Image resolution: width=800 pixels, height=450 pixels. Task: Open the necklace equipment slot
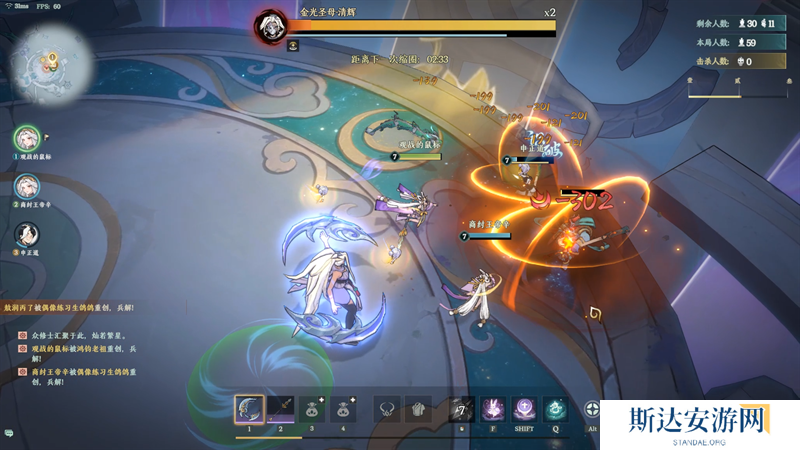tap(387, 409)
